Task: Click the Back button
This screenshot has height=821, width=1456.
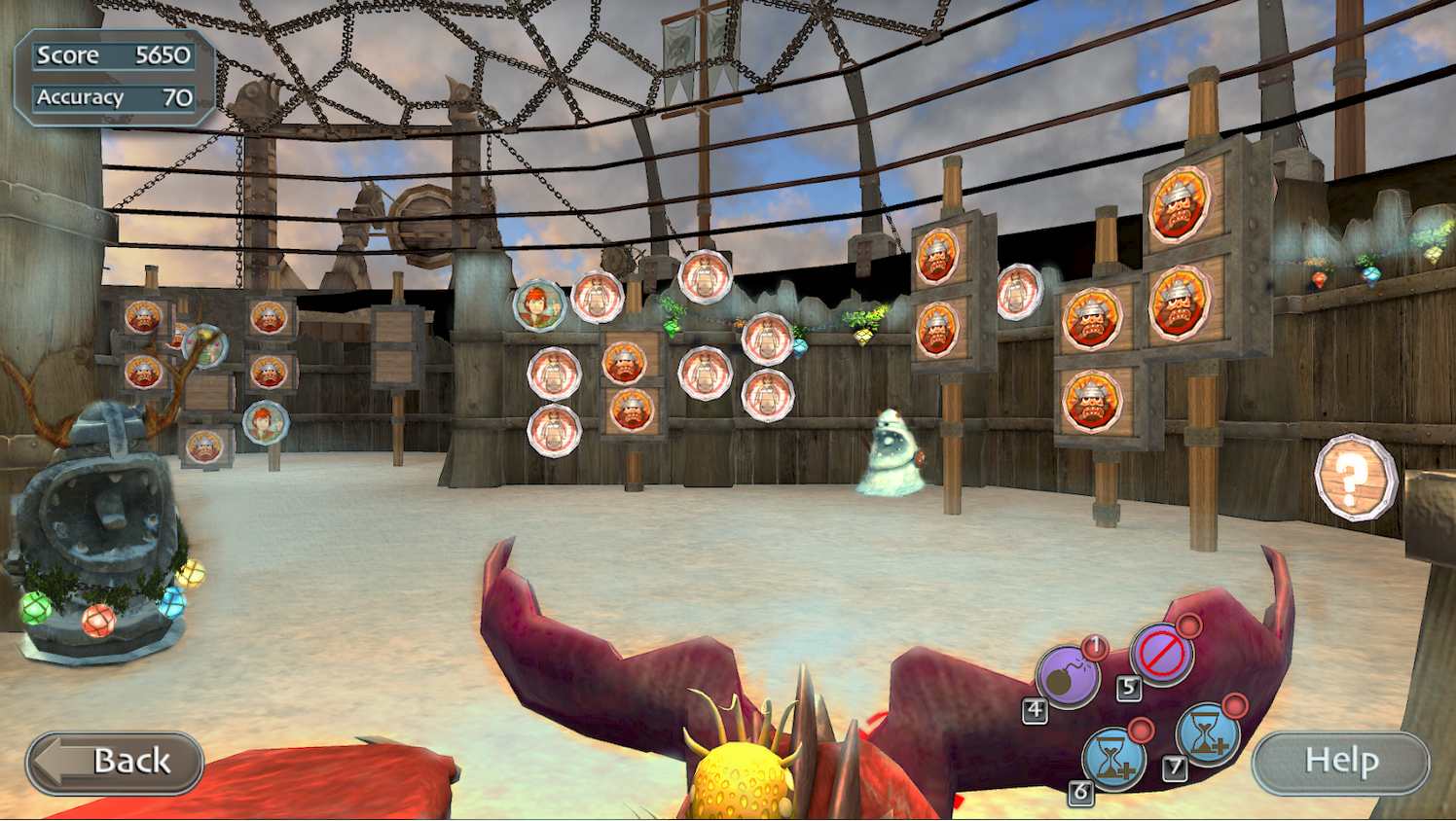Action: (115, 762)
